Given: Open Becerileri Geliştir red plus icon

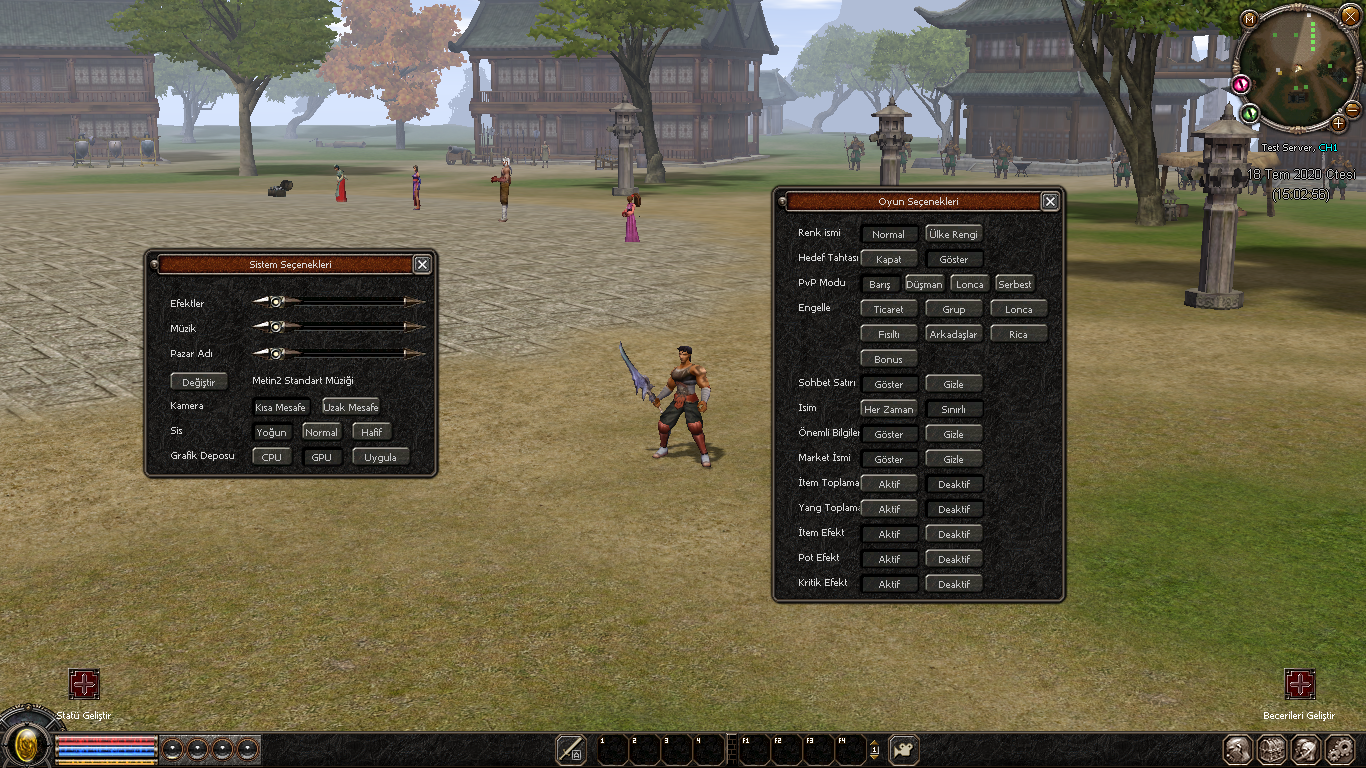Looking at the screenshot, I should 1299,684.
